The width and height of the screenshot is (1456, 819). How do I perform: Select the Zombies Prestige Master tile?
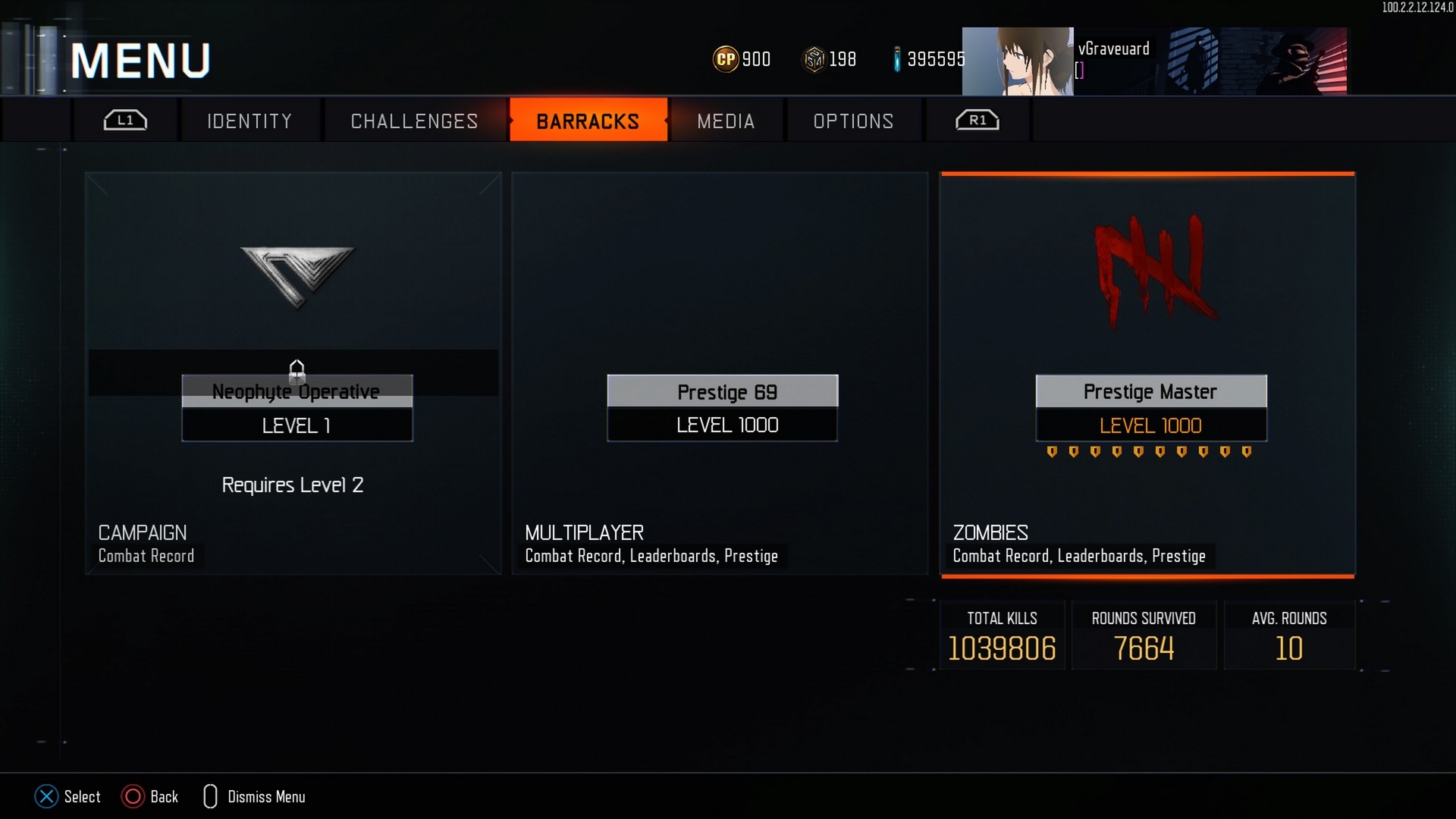(1147, 373)
